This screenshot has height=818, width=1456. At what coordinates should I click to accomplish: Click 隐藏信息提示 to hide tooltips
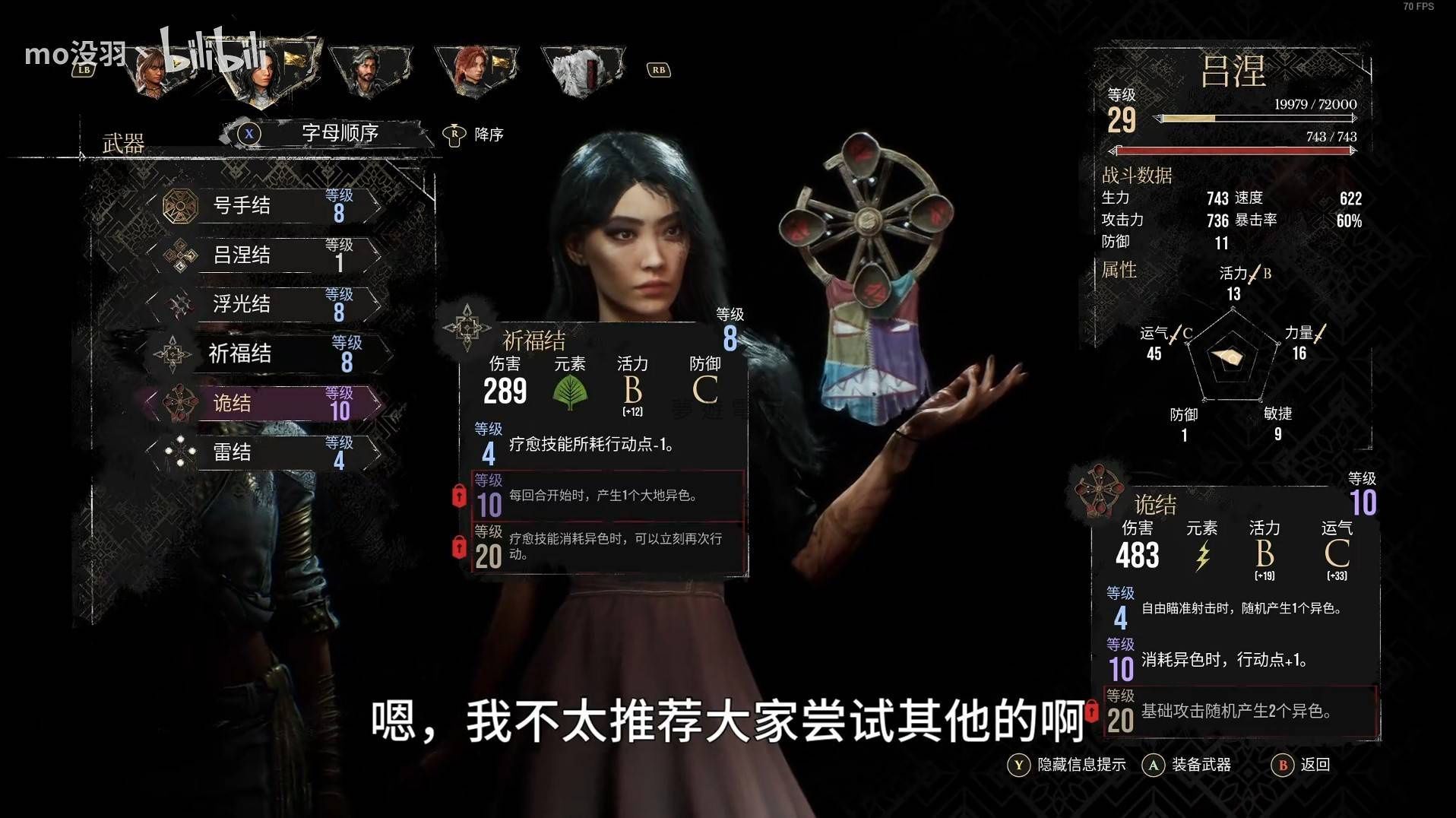[x=1068, y=765]
